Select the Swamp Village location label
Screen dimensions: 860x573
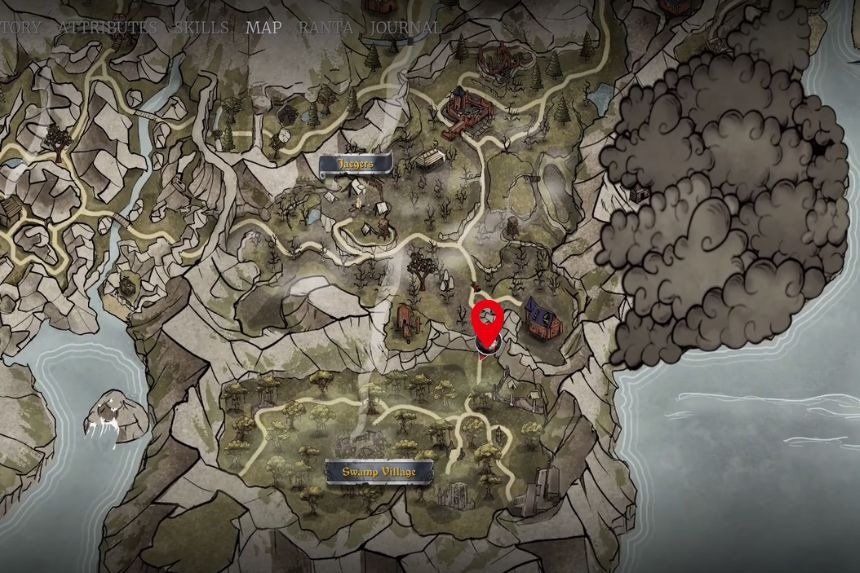(x=379, y=472)
